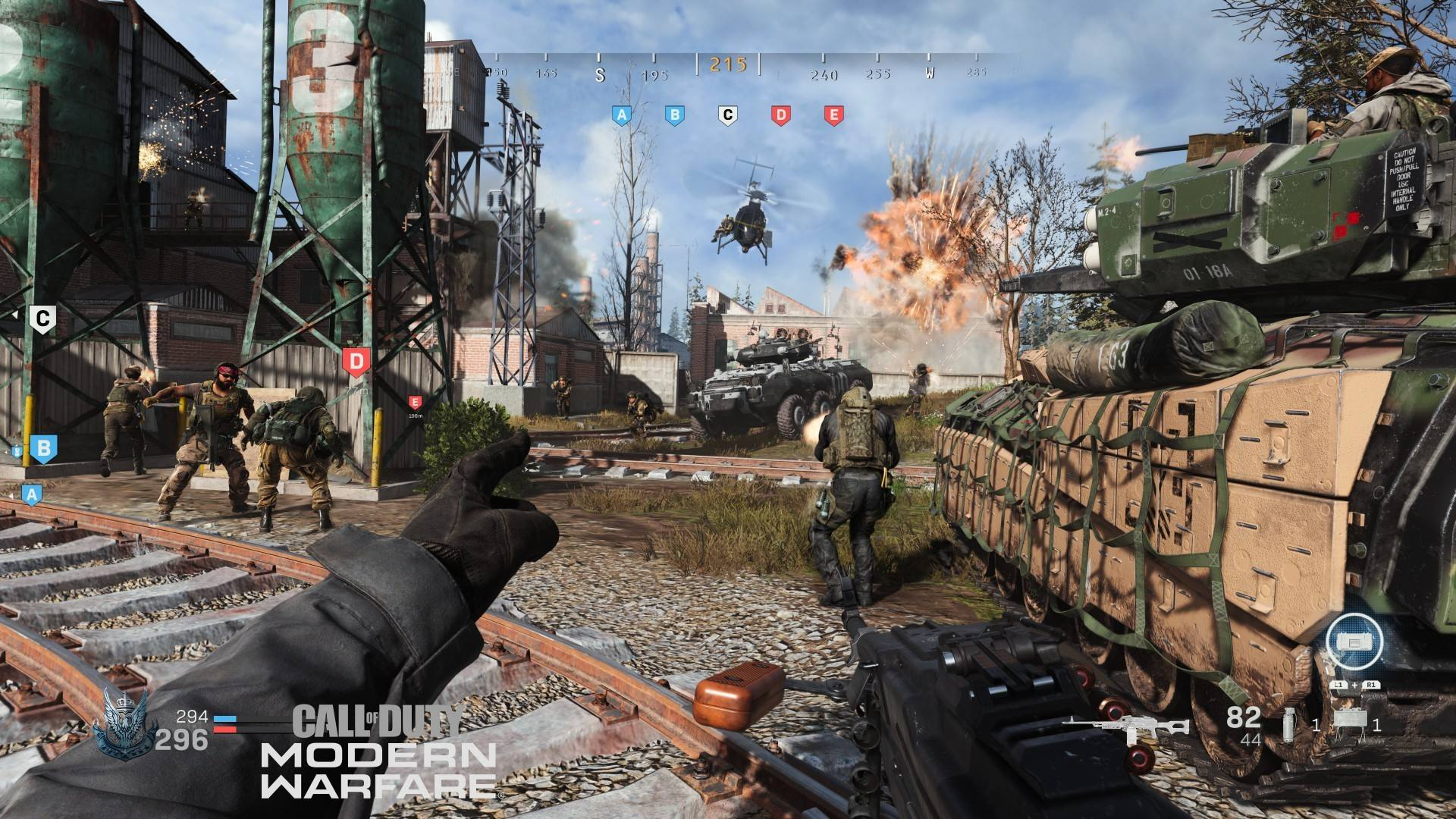Select red D objective marker on the compass bar
This screenshot has height=819, width=1456.
[780, 115]
